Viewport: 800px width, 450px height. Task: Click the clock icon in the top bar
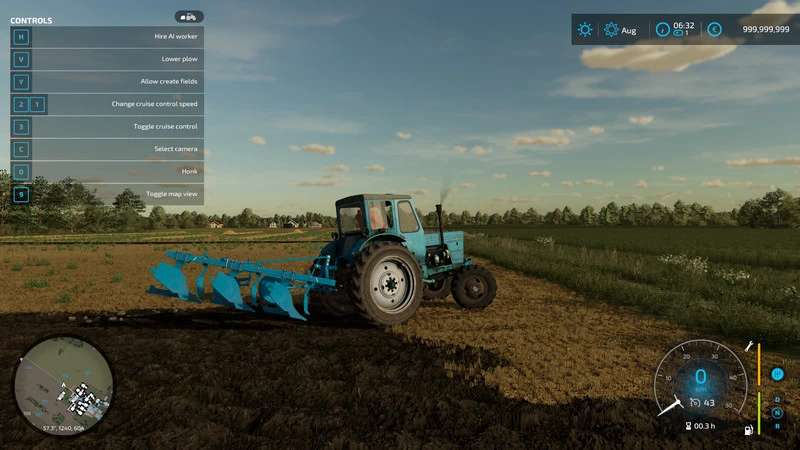click(662, 30)
